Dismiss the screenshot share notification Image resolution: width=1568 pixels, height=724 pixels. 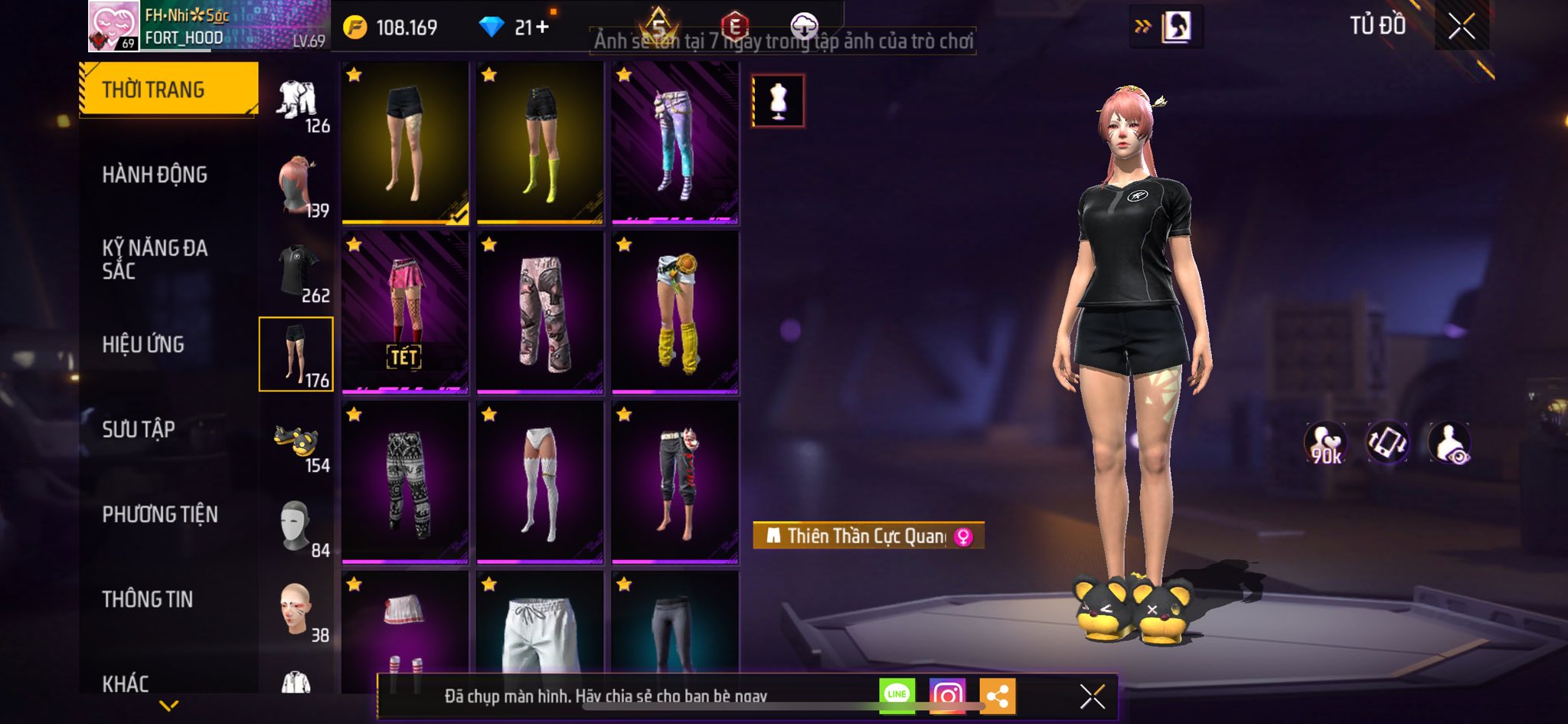1092,696
